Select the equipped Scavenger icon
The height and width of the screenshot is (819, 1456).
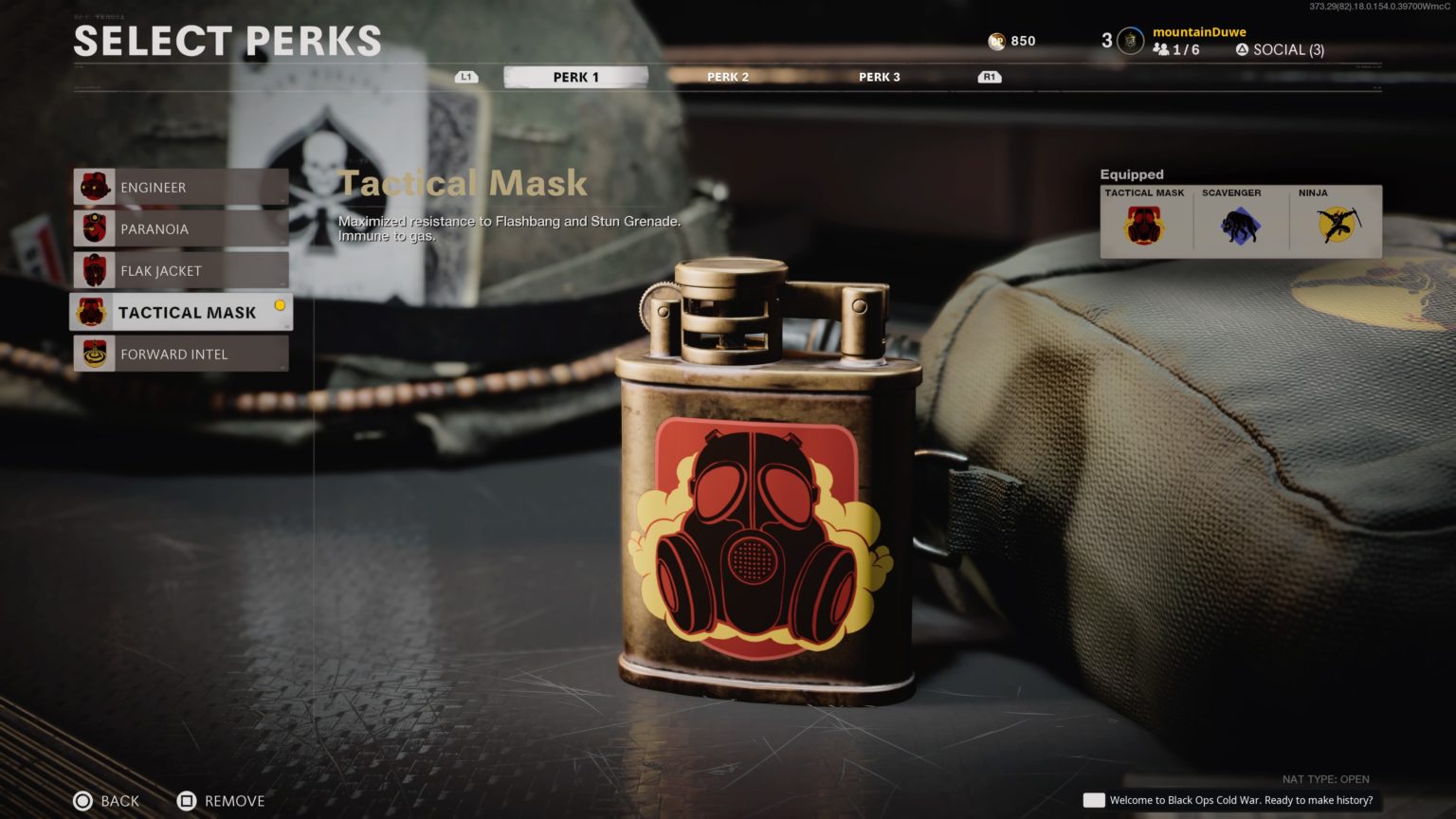click(1240, 223)
